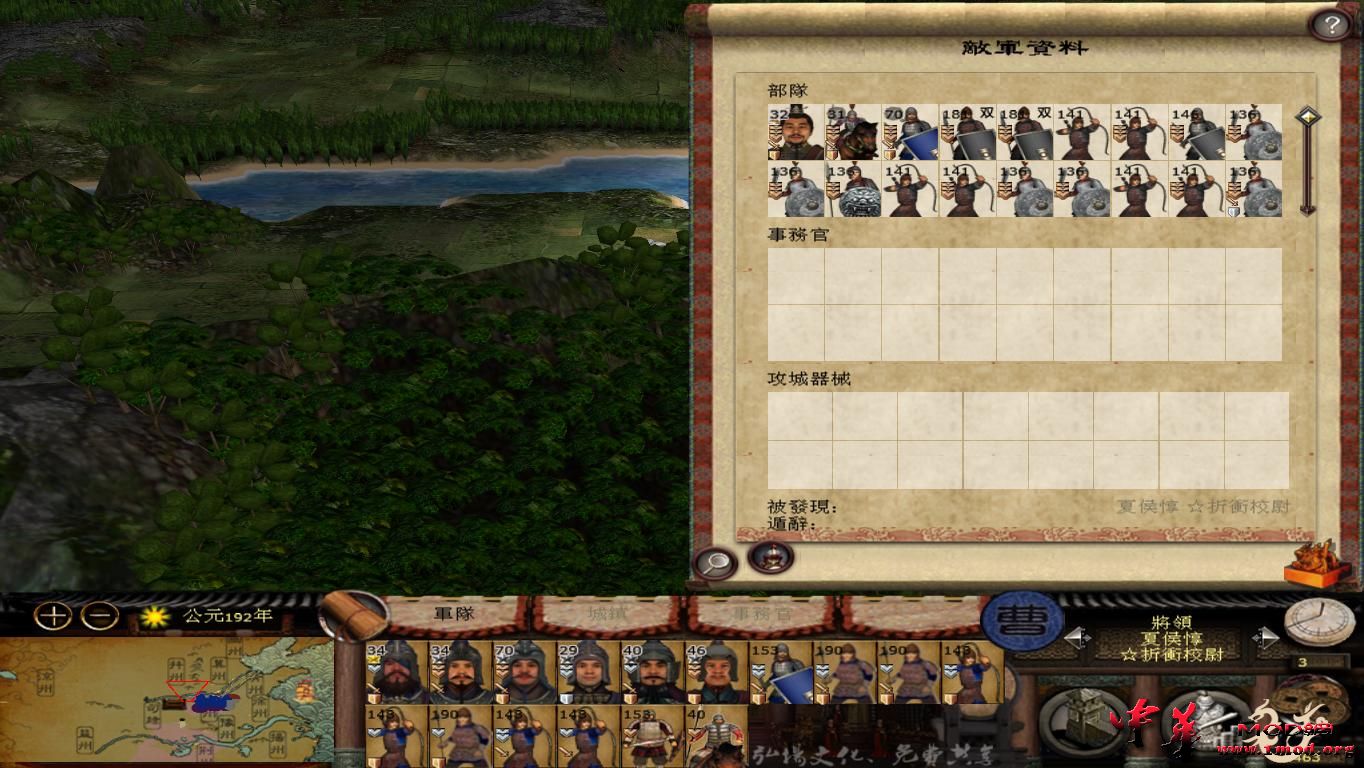Viewport: 1364px width, 768px height.
Task: Select the recruitment statue icon at bottom right
Action: (x=1207, y=720)
